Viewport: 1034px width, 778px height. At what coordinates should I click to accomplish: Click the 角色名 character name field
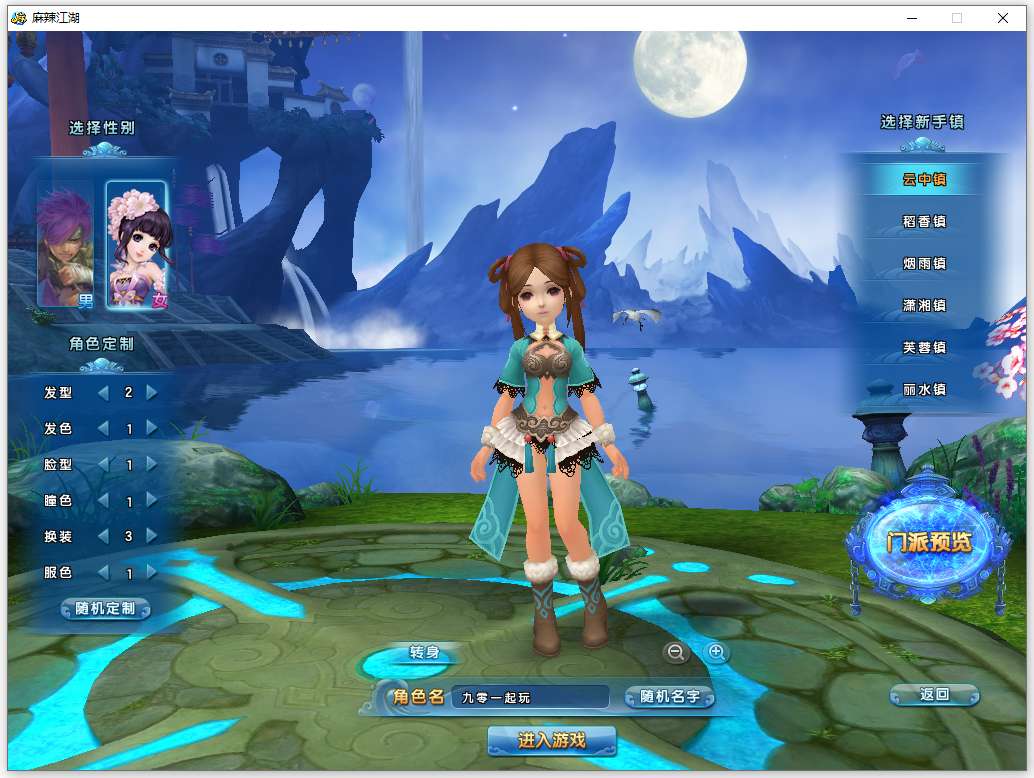529,697
